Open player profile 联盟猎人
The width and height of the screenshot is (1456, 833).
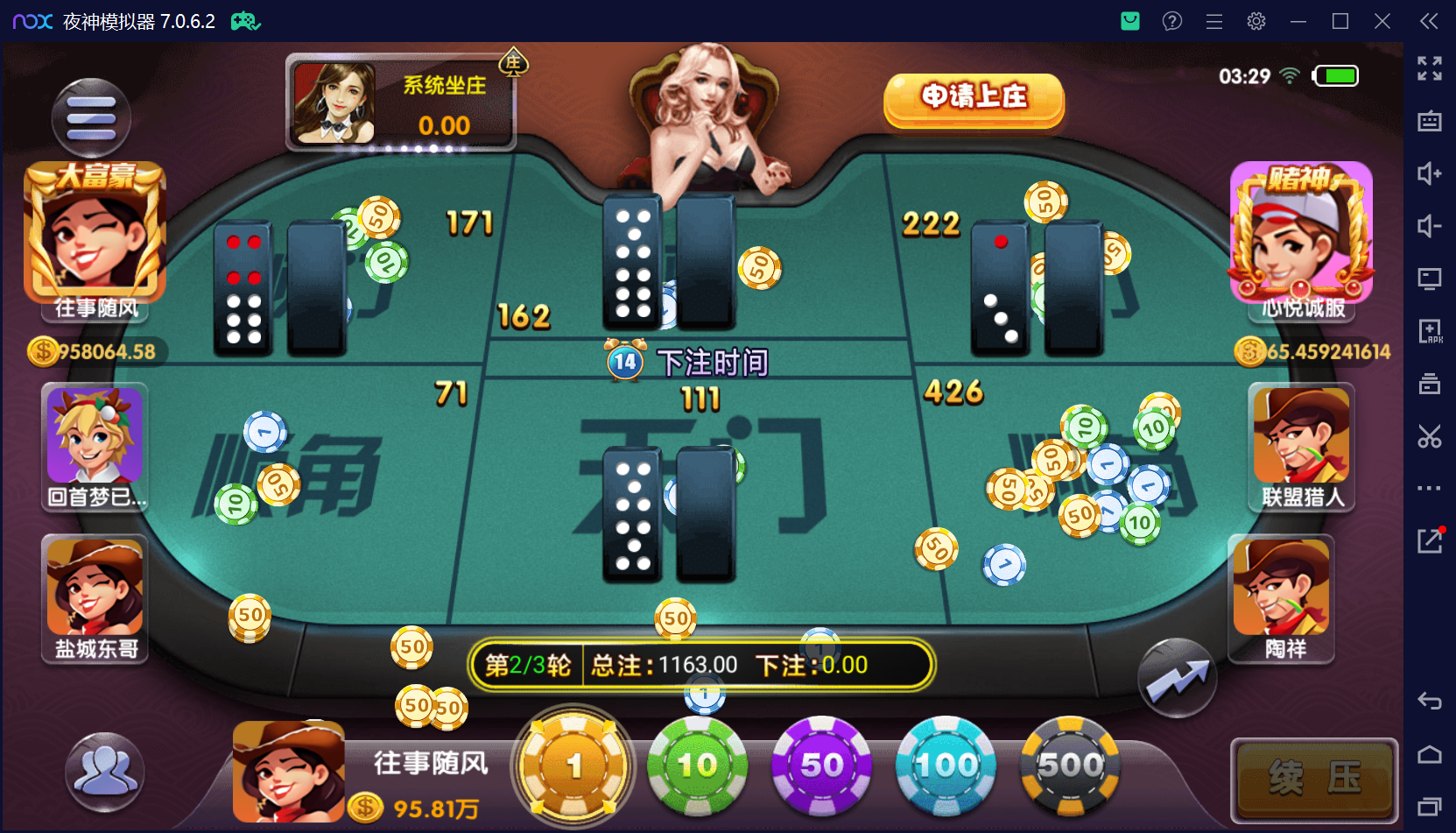[1301, 437]
